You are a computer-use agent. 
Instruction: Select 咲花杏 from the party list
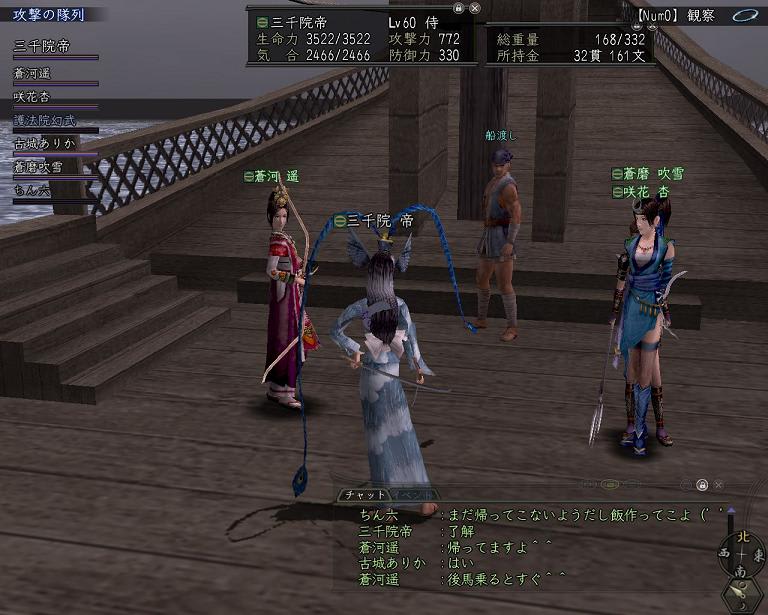(32, 96)
